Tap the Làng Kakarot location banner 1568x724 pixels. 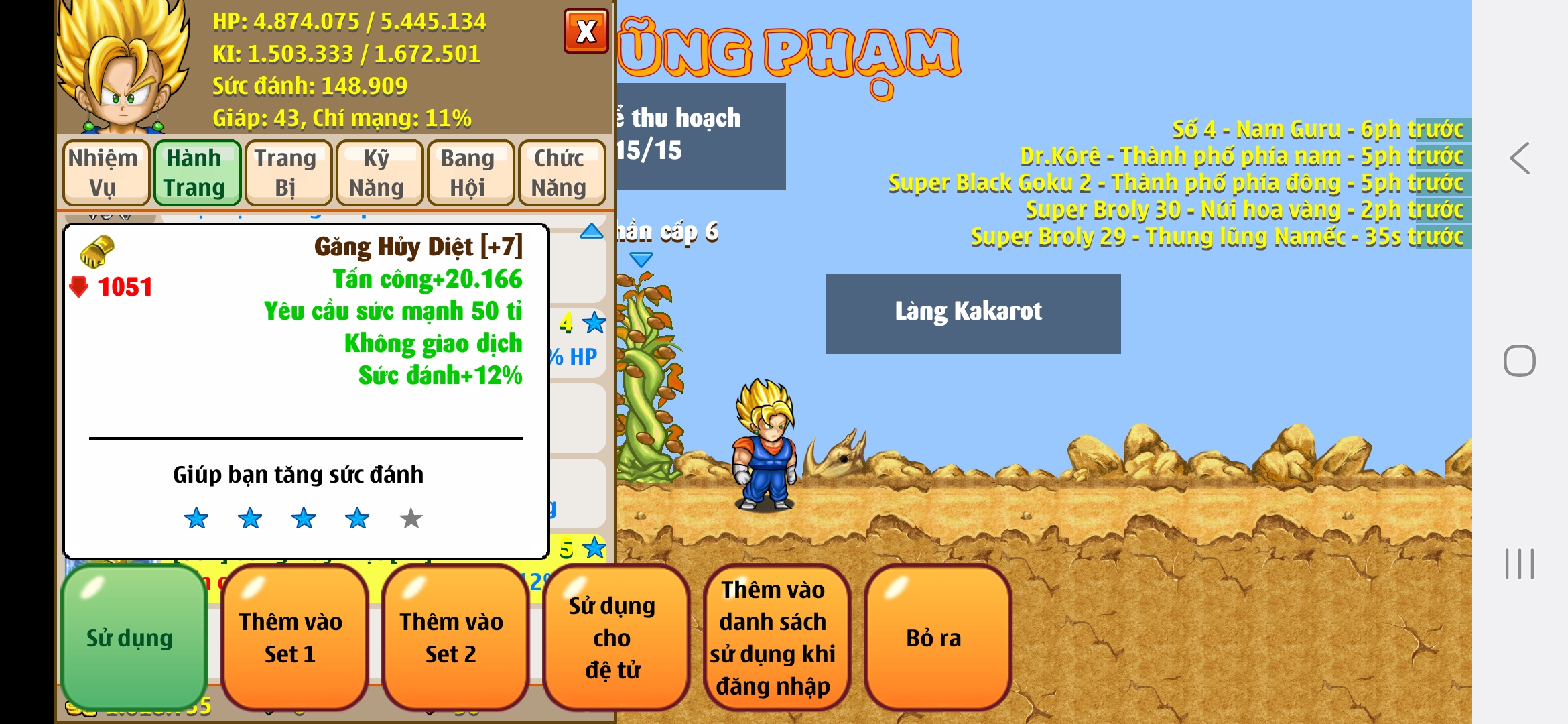(x=972, y=312)
